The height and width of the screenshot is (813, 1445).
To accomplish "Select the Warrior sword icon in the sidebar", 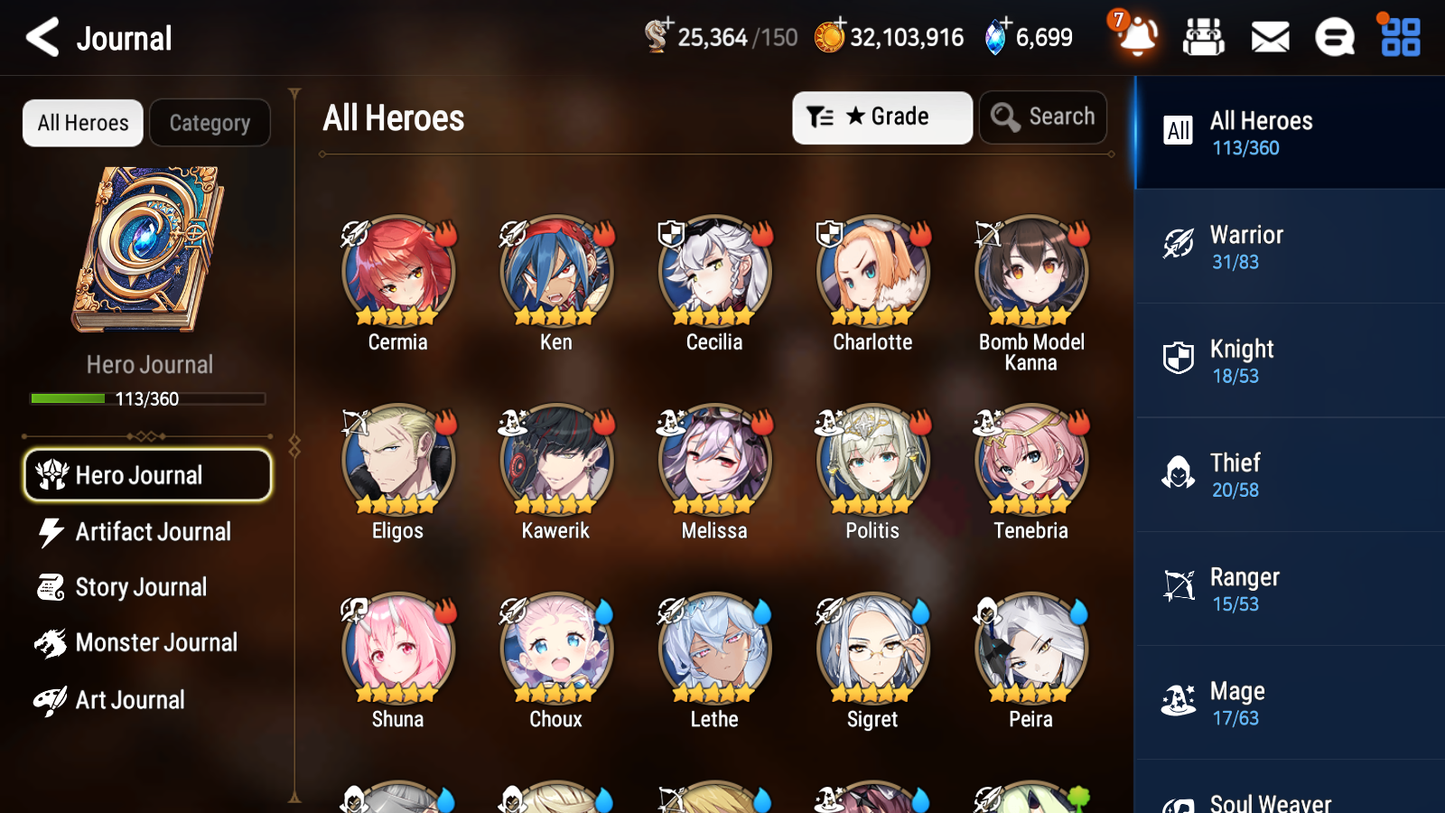I will [x=1179, y=246].
